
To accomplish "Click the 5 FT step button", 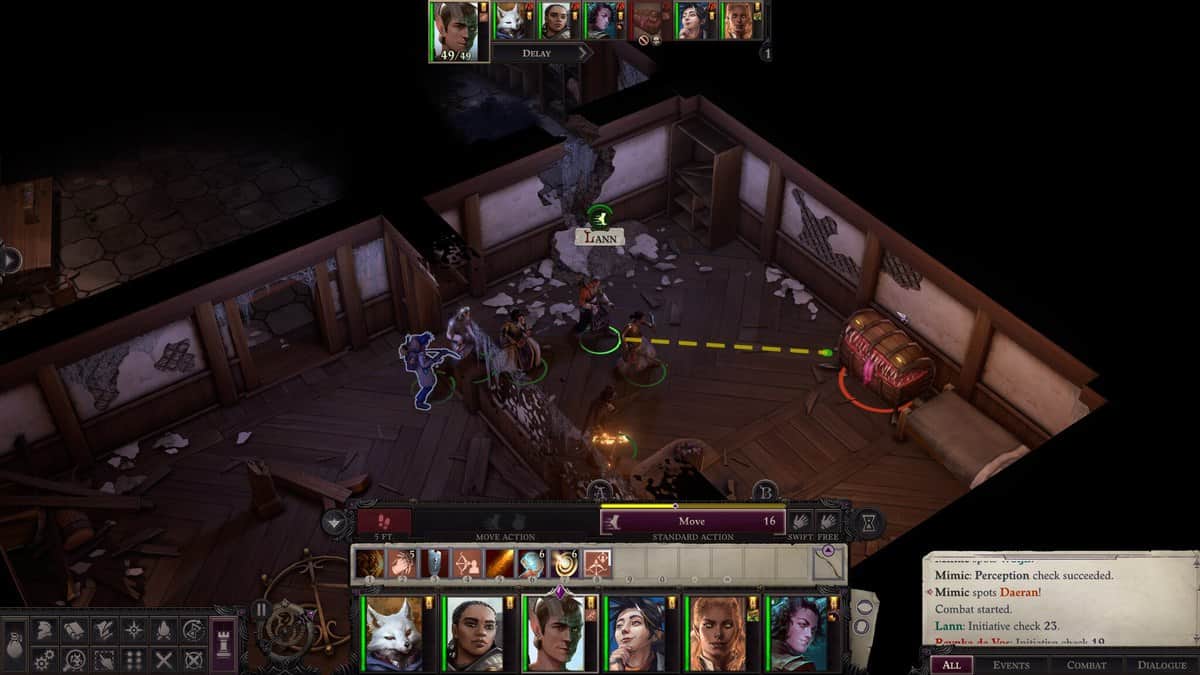I will tap(384, 521).
